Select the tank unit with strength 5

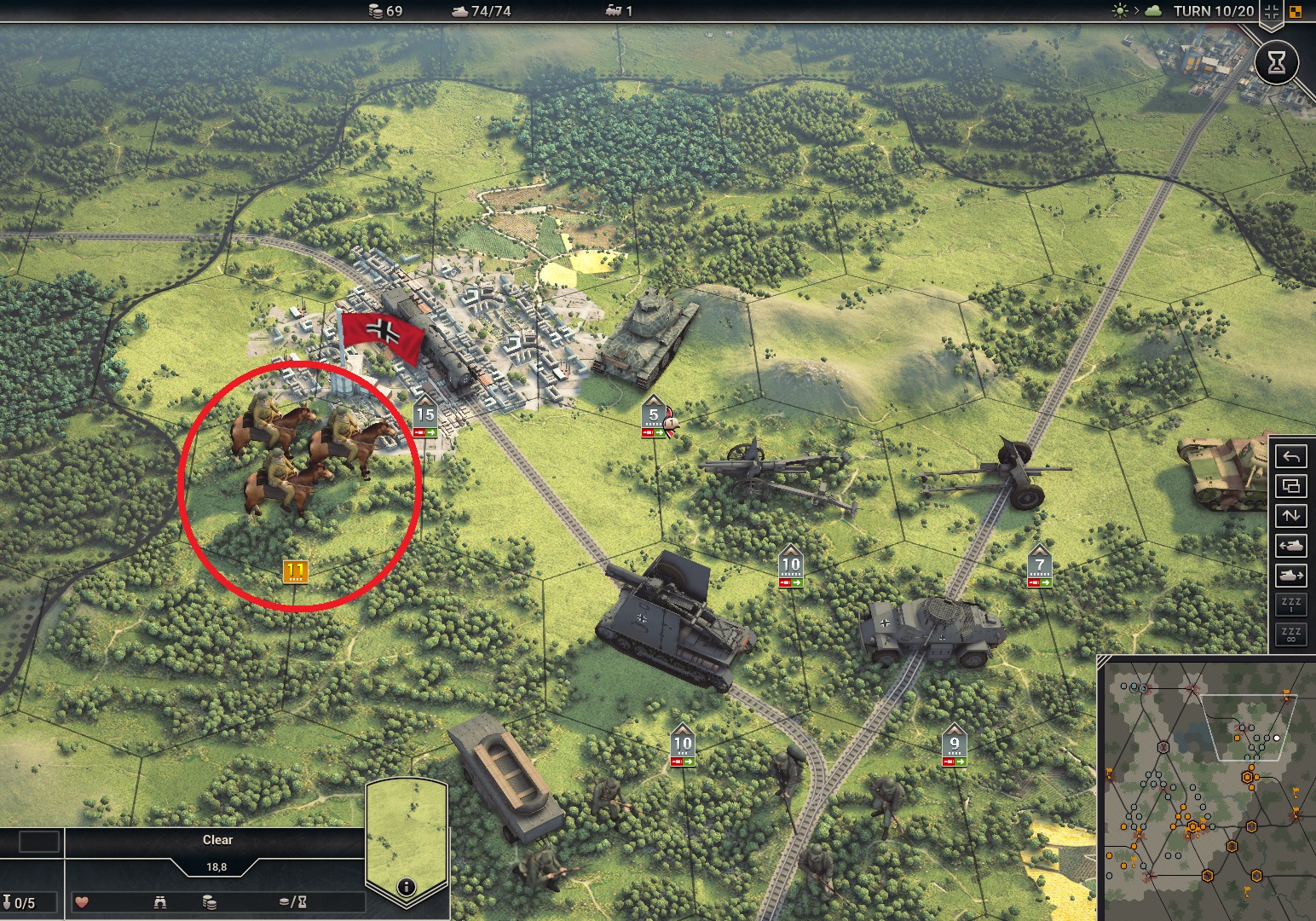pyautogui.click(x=646, y=341)
